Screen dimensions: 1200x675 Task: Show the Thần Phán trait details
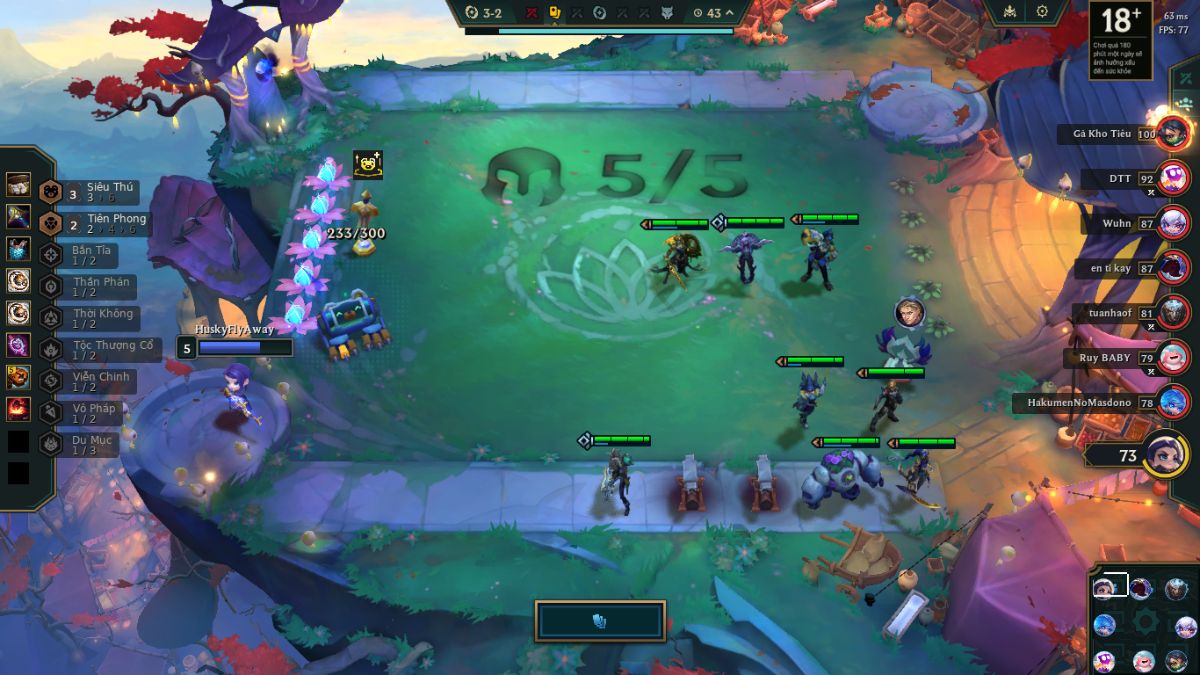90,287
